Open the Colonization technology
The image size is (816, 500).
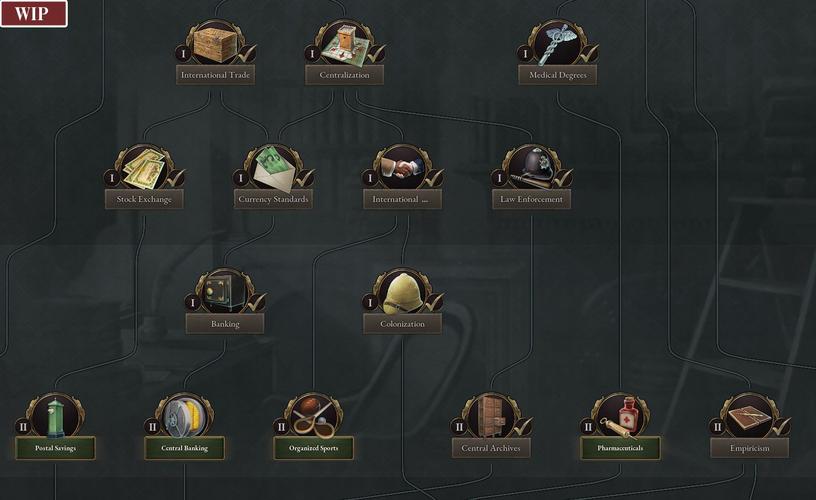402,323
